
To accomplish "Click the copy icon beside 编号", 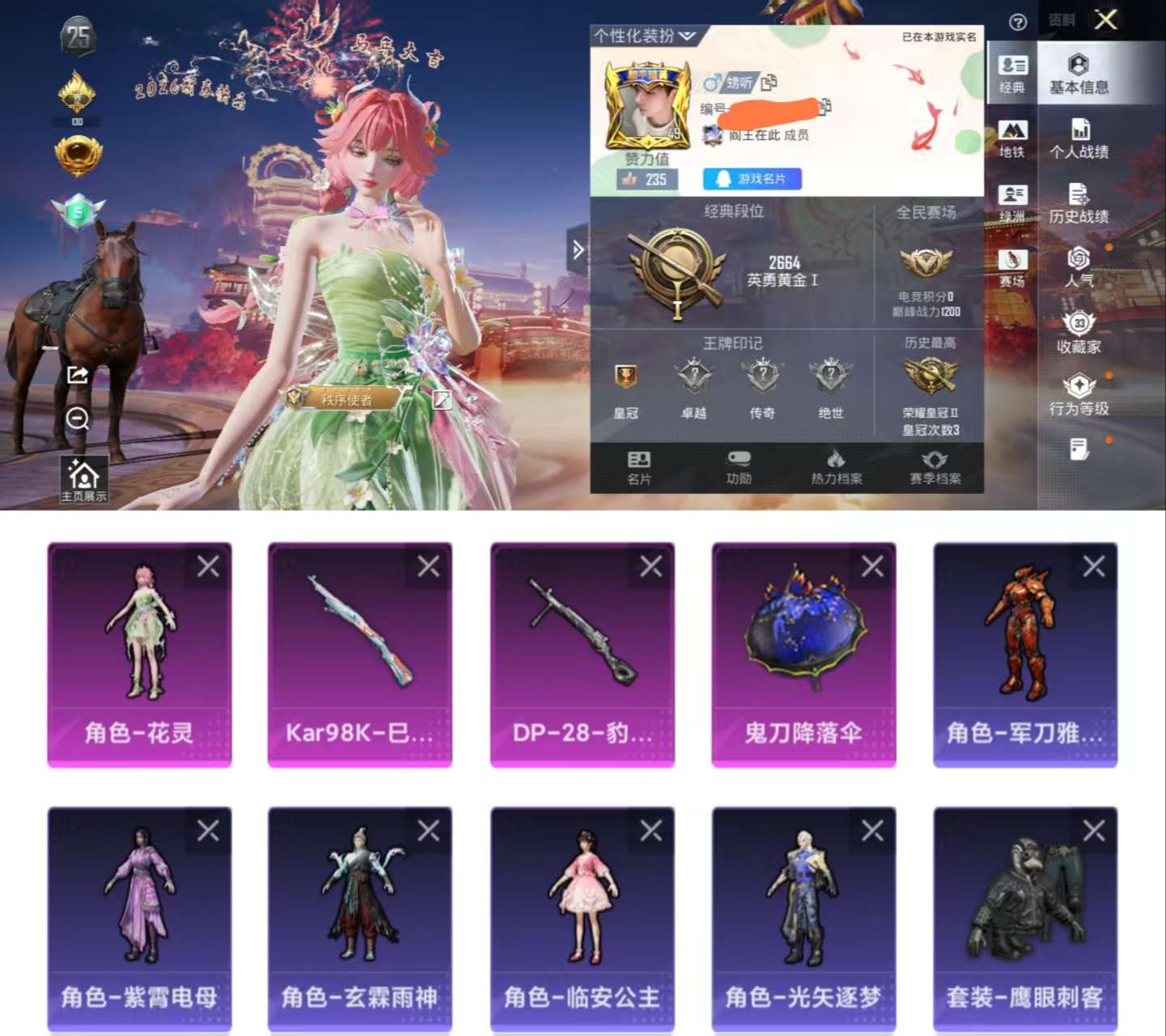I will [826, 108].
